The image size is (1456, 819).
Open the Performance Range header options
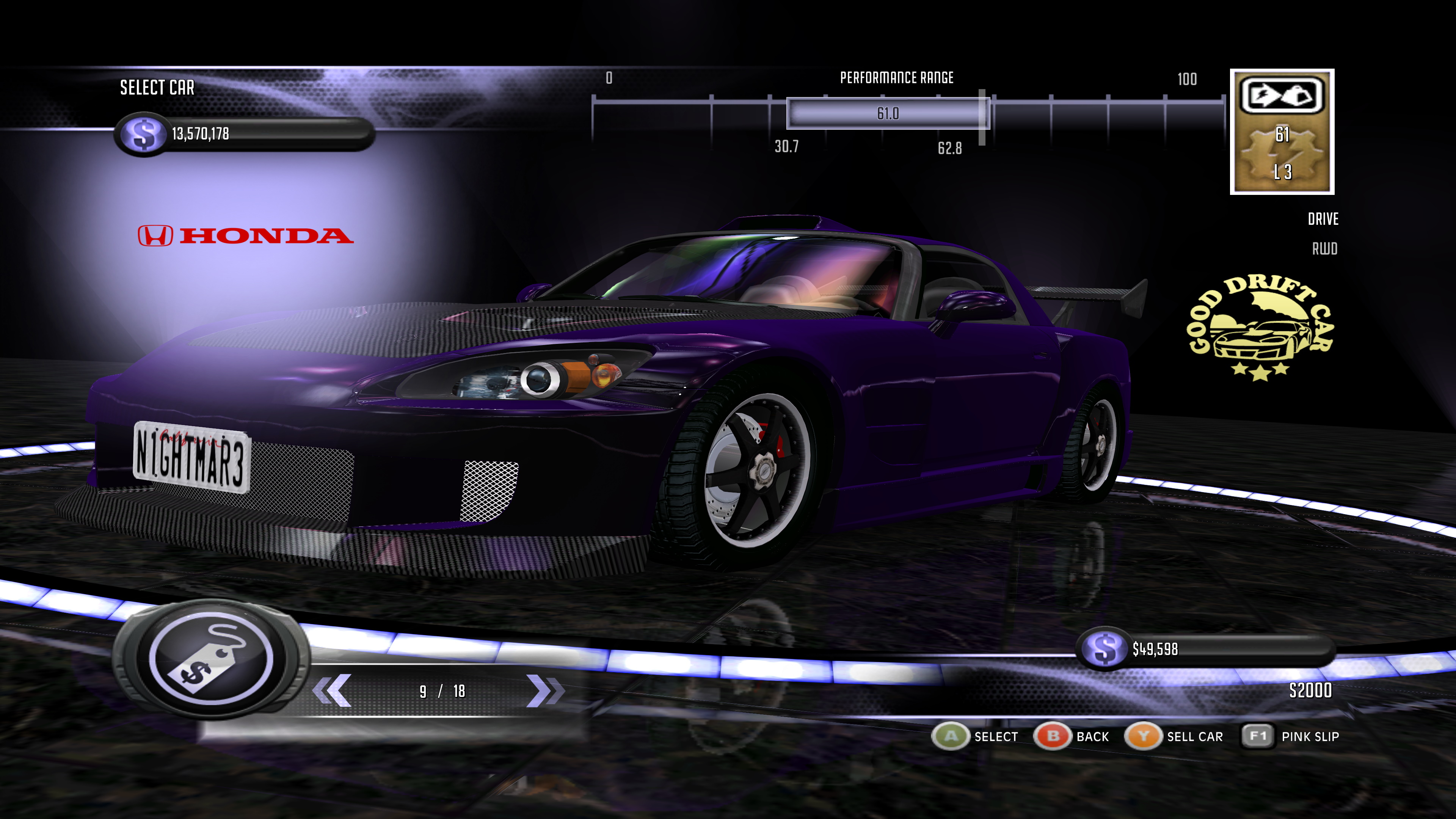point(896,77)
